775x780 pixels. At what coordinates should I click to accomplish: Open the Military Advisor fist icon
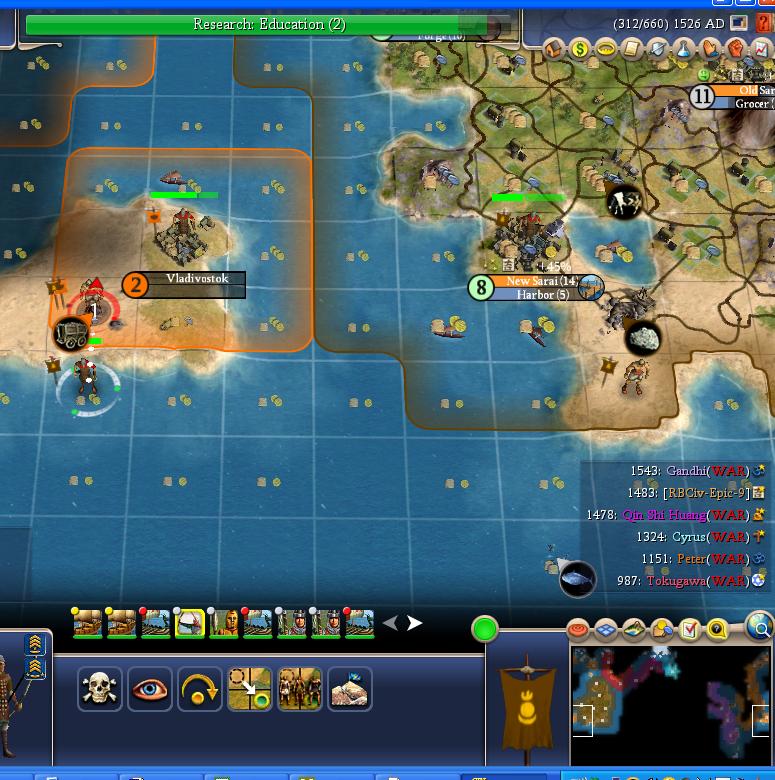(736, 48)
